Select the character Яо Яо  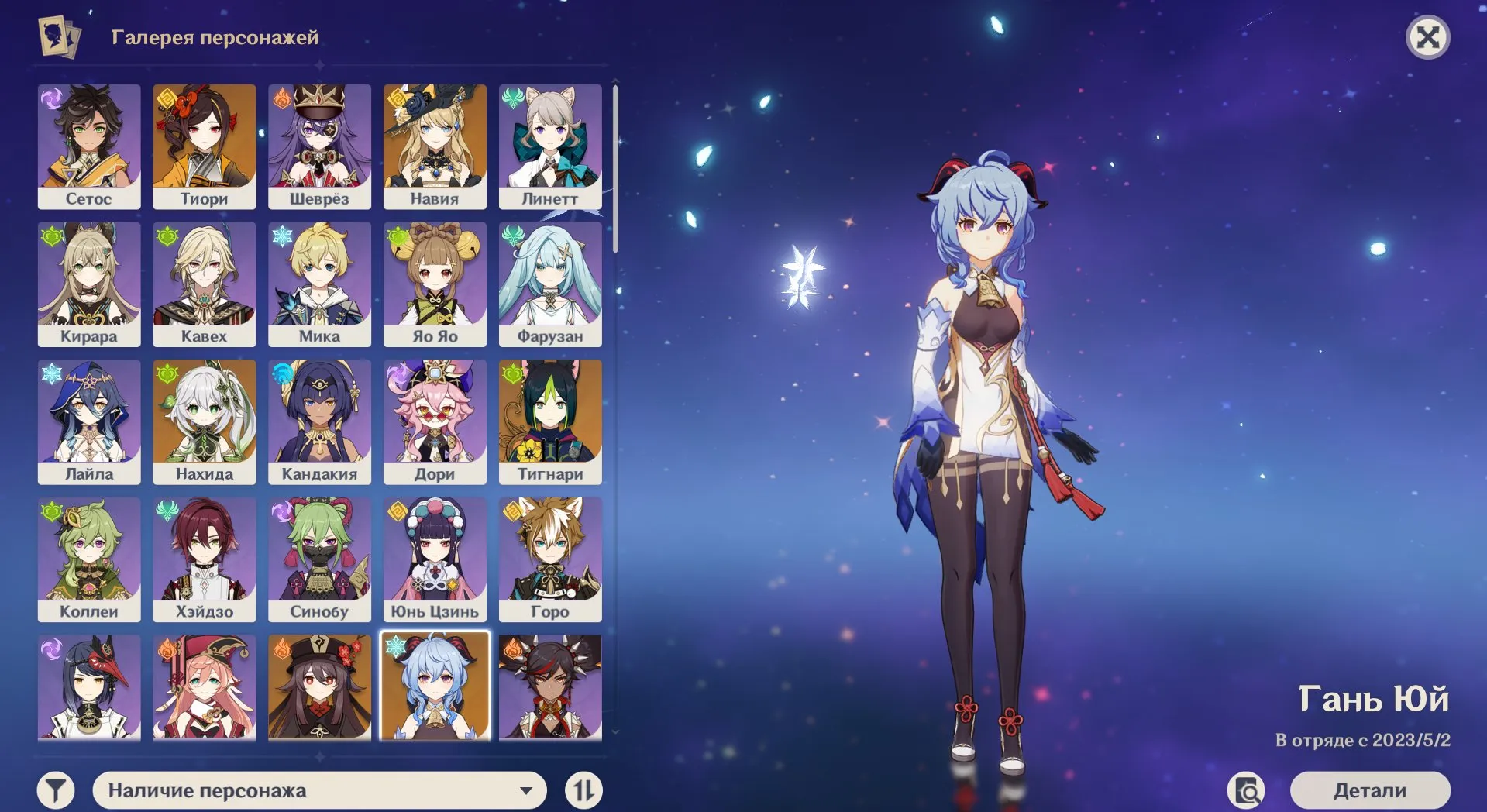tap(435, 284)
